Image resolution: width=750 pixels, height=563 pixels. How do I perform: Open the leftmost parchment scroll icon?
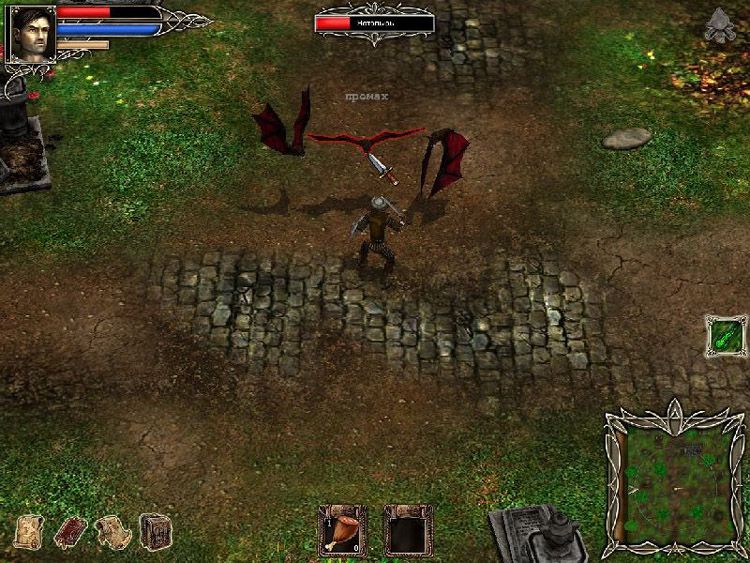tap(28, 530)
